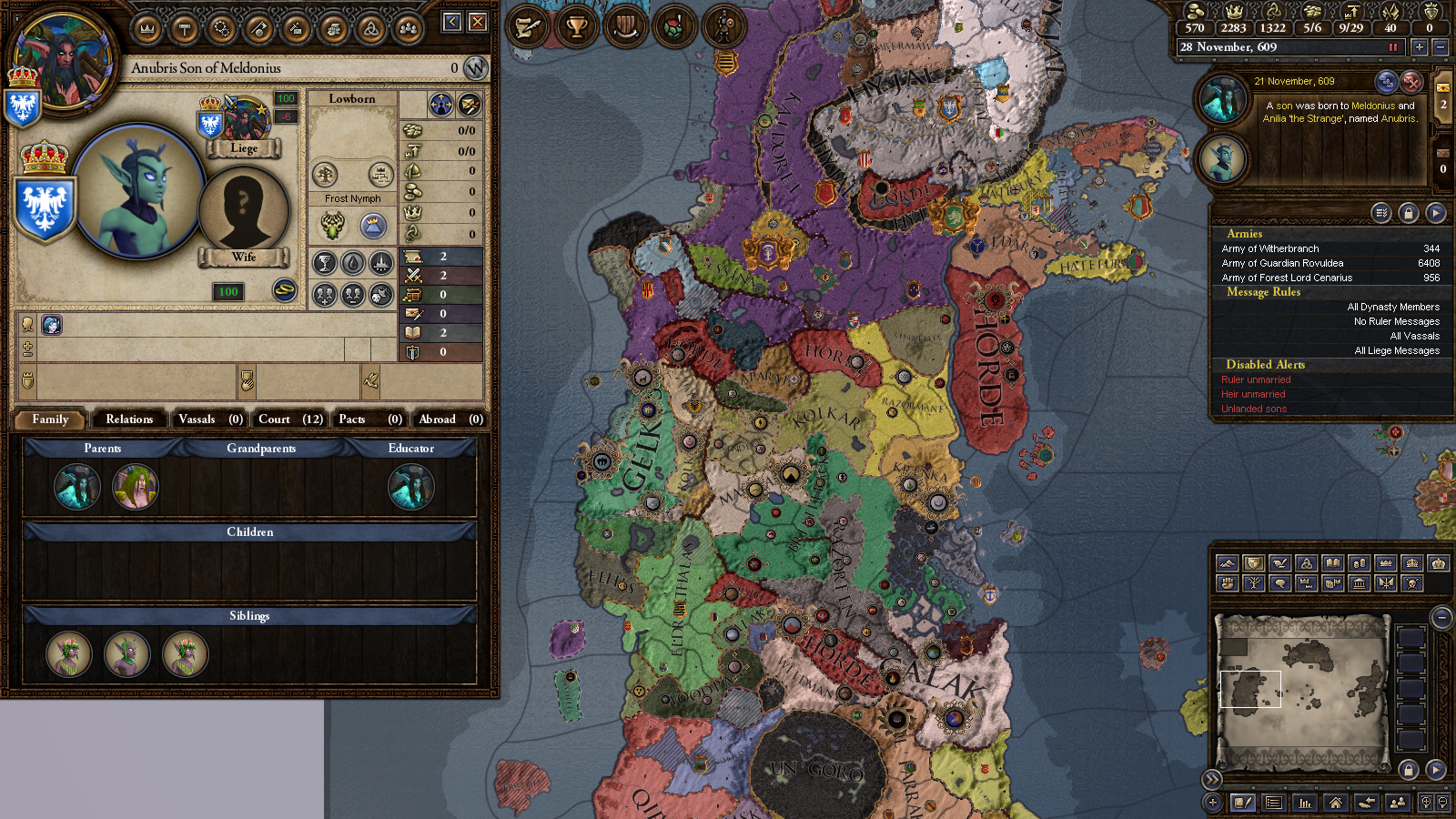This screenshot has height=819, width=1456.
Task: Show the Court tab
Action: coord(289,420)
